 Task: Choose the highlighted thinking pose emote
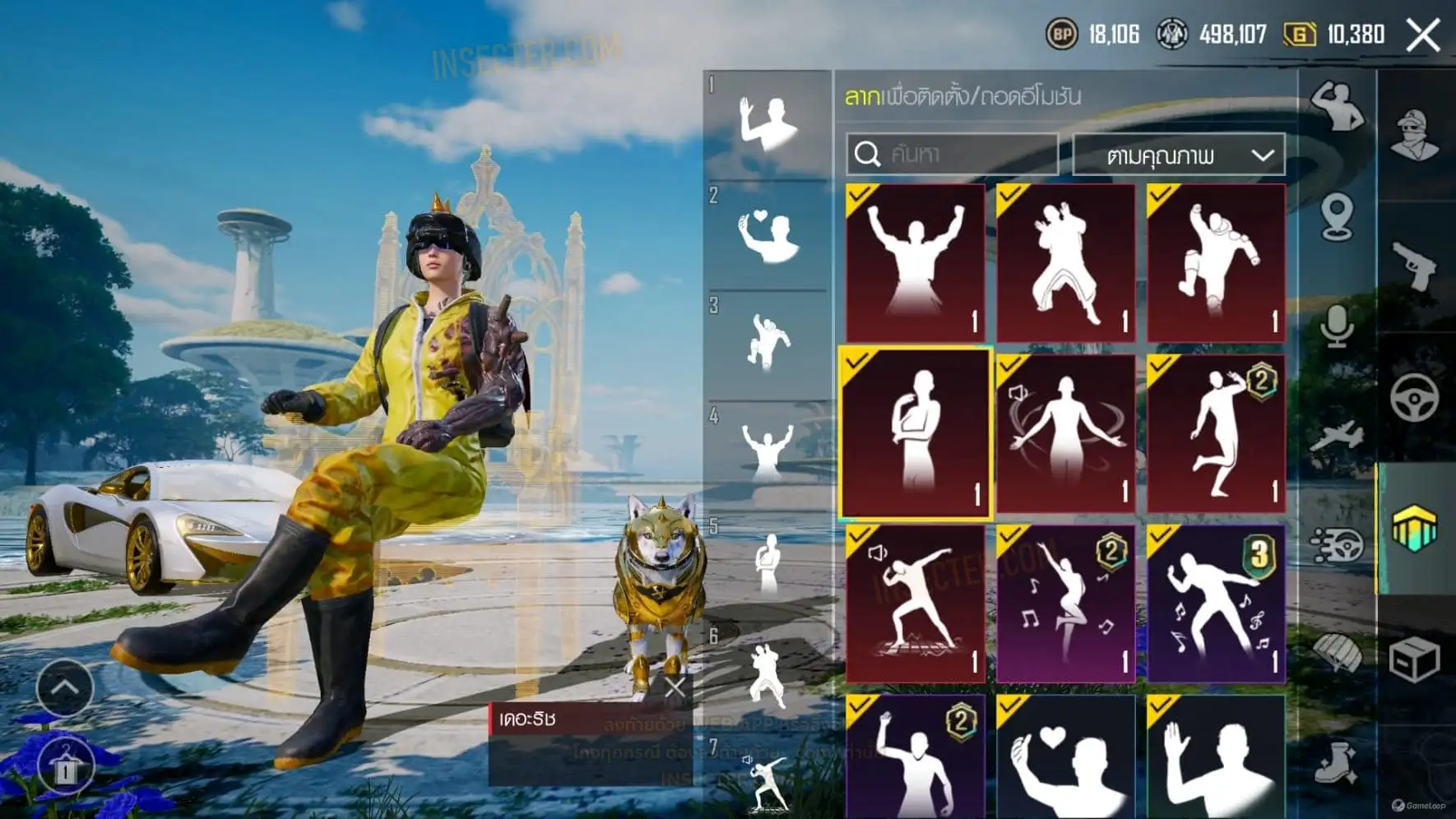pos(915,433)
